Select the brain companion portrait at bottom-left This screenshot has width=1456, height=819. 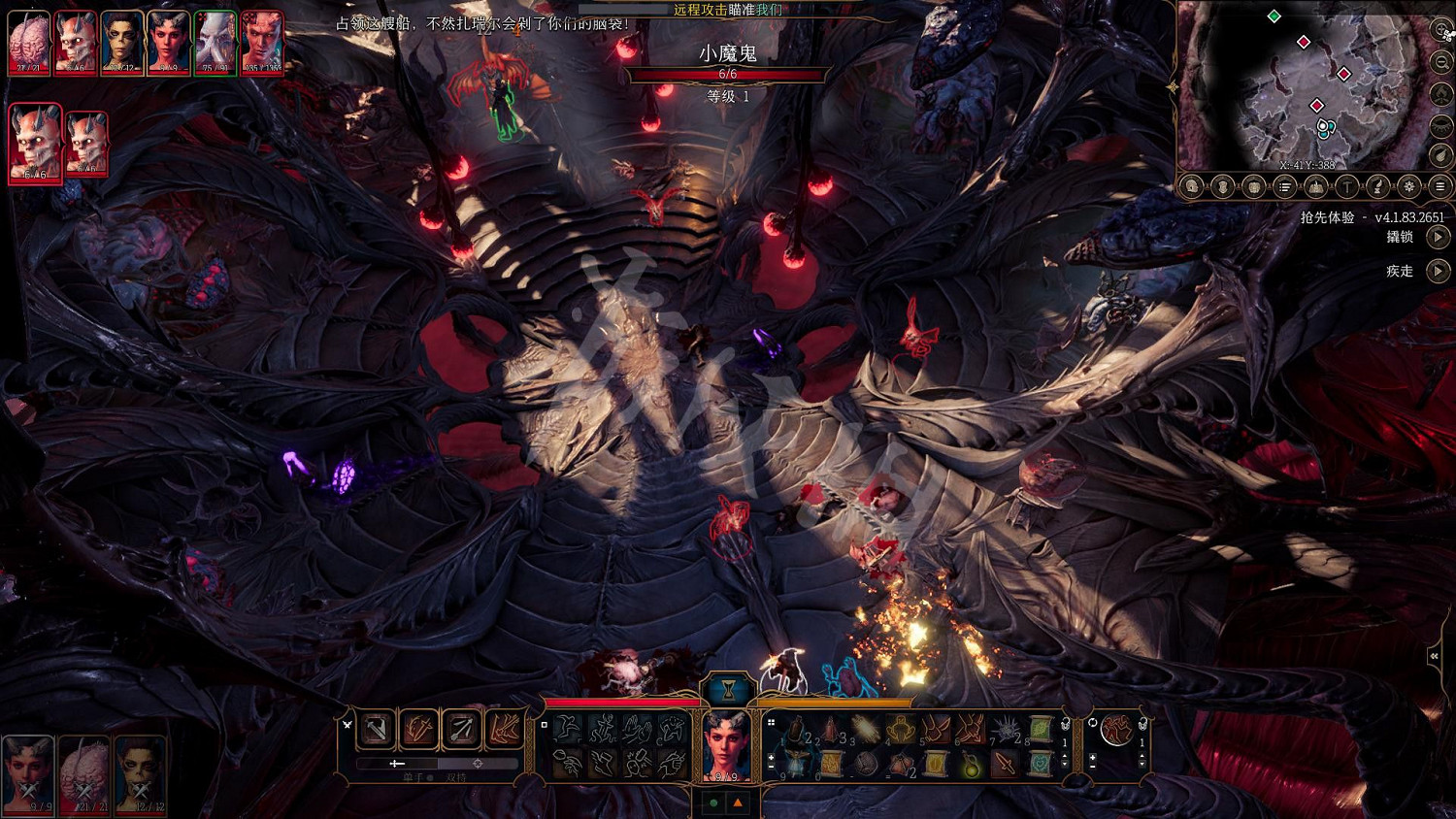(83, 773)
